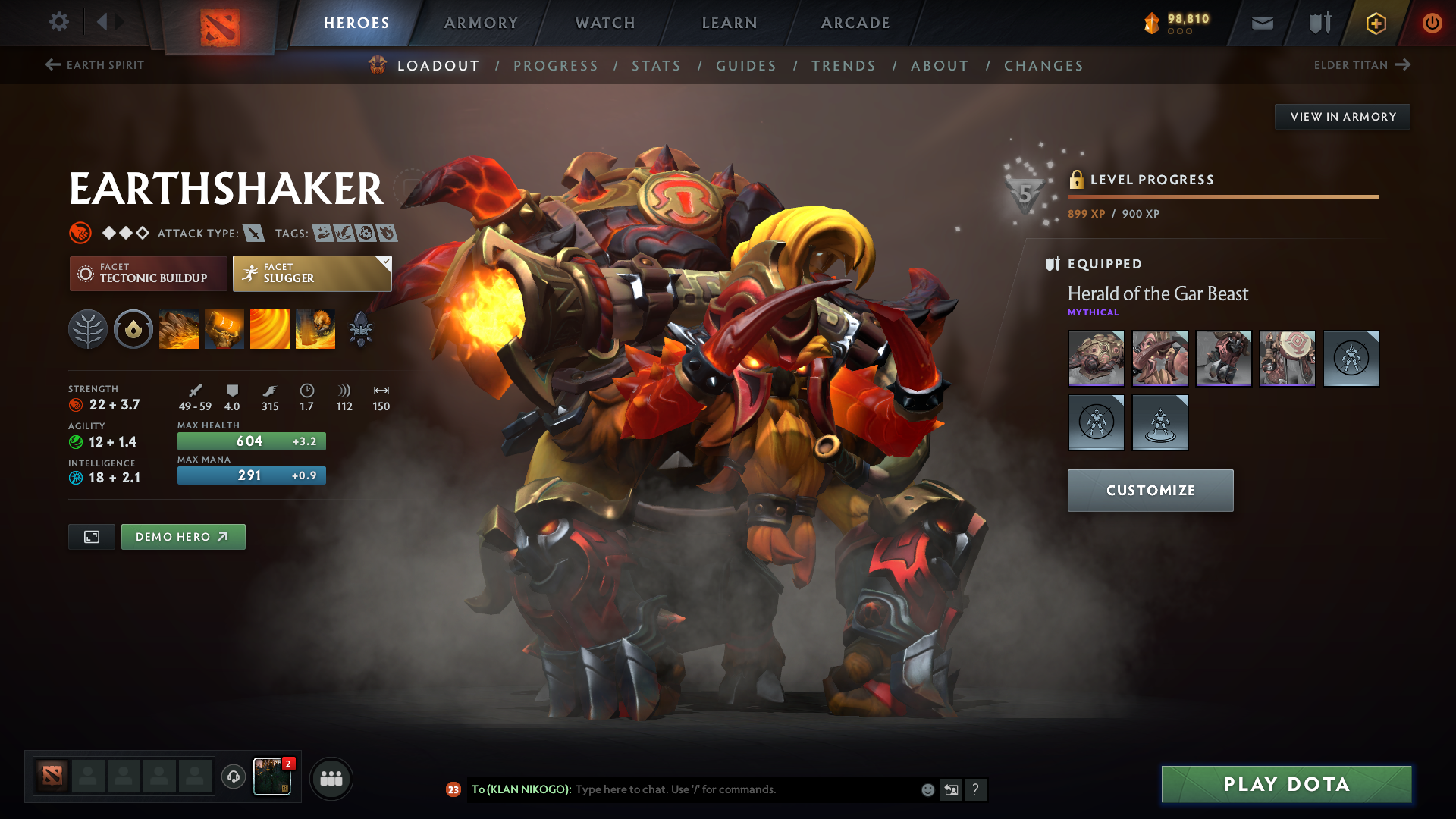Screen dimensions: 1456x819
Task: Click CUSTOMIZE under Herald of the Gar Beast
Action: coord(1150,490)
